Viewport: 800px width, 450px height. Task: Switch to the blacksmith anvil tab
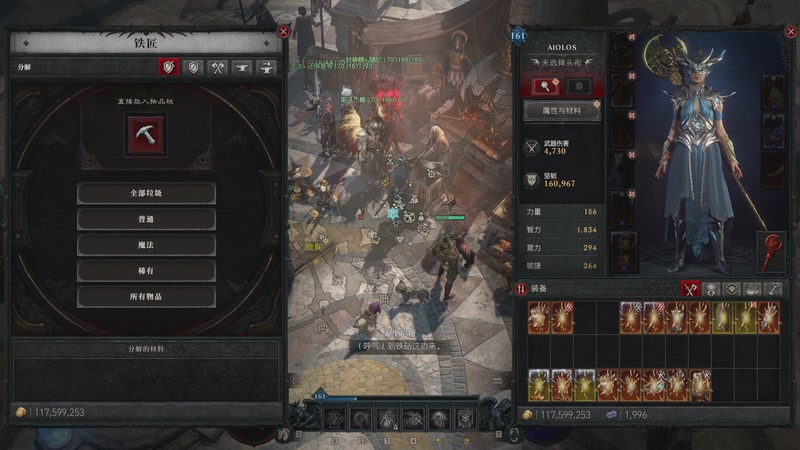click(x=242, y=68)
